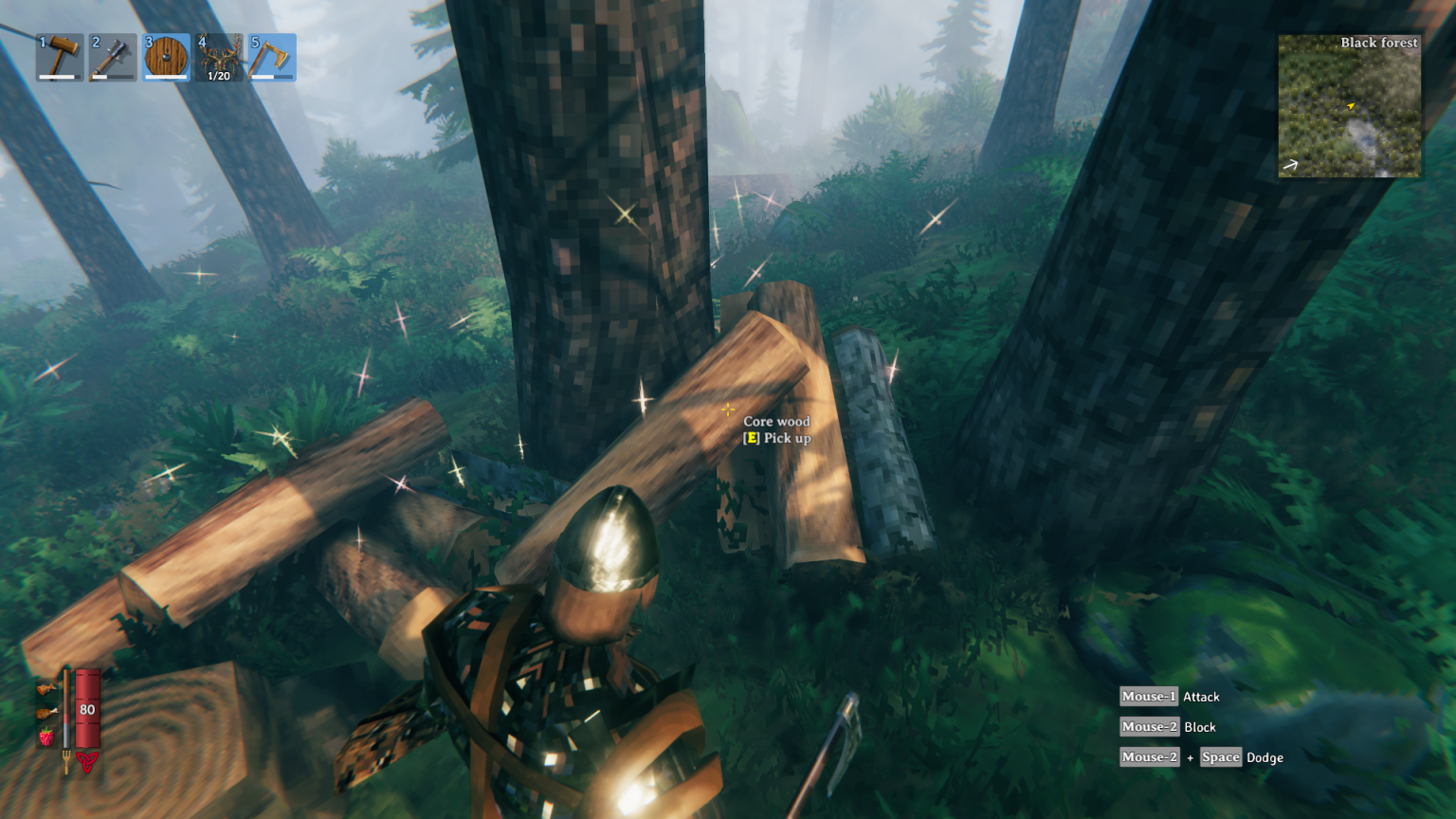1456x819 pixels.
Task: Click the cooked fish food icon
Action: (x=45, y=688)
